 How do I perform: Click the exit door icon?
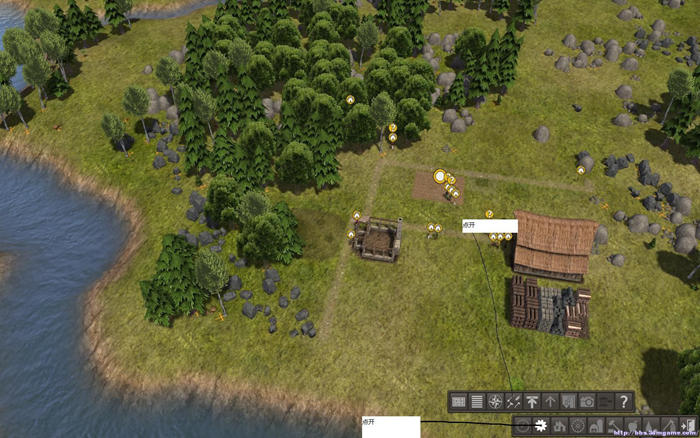click(x=688, y=427)
